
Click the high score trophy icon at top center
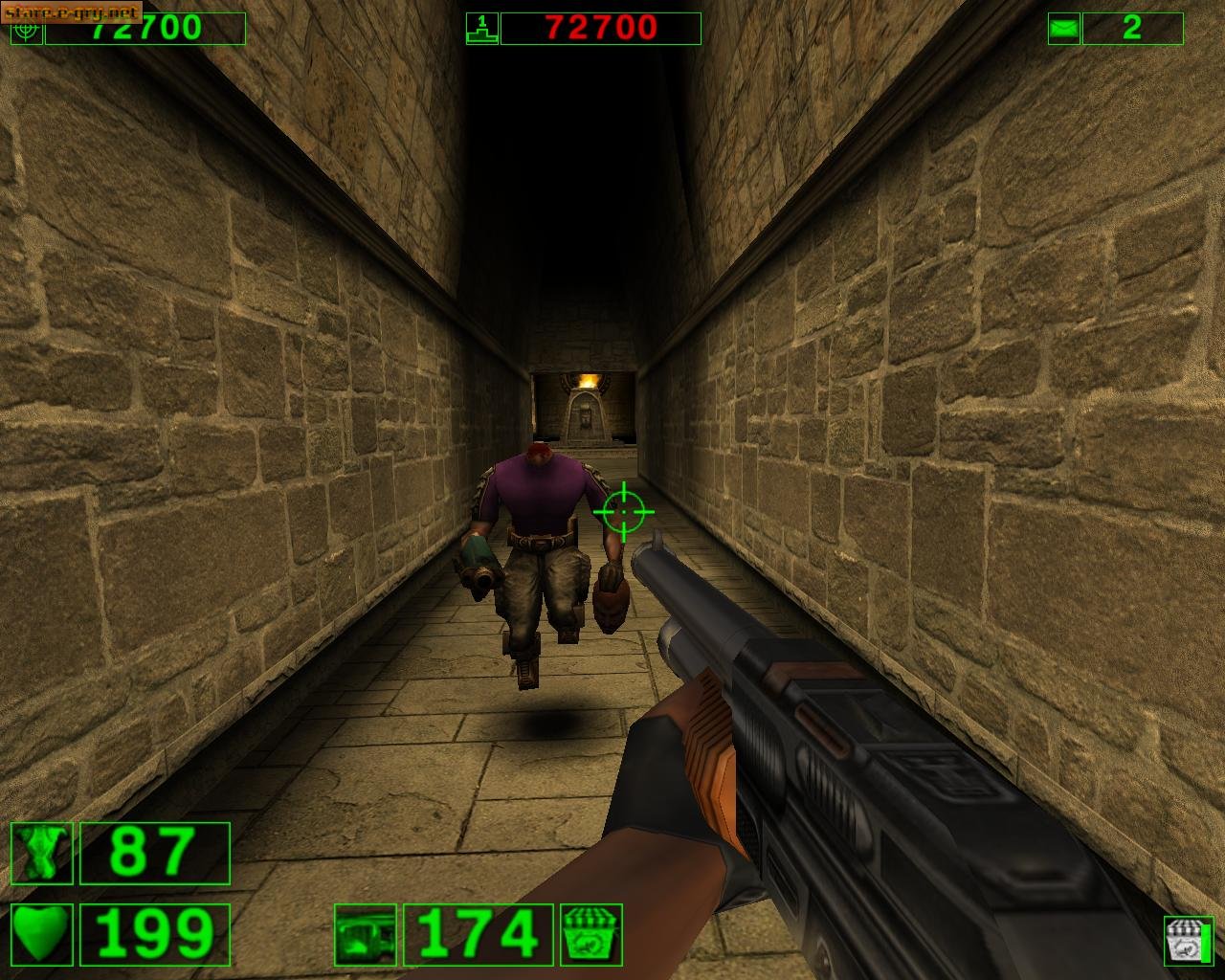click(481, 27)
